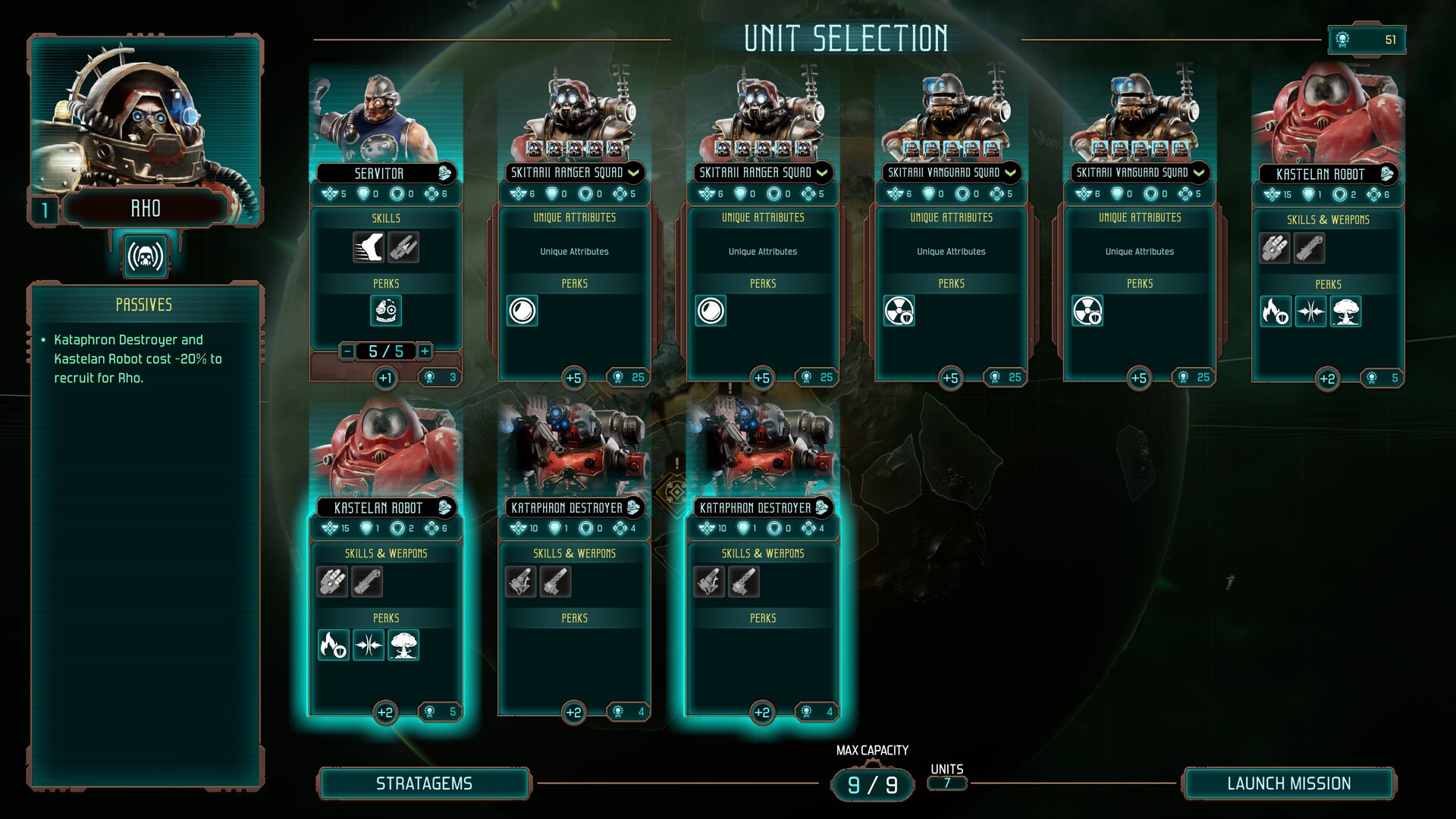The width and height of the screenshot is (1456, 819).
Task: Launch the mission
Action: tap(1288, 783)
